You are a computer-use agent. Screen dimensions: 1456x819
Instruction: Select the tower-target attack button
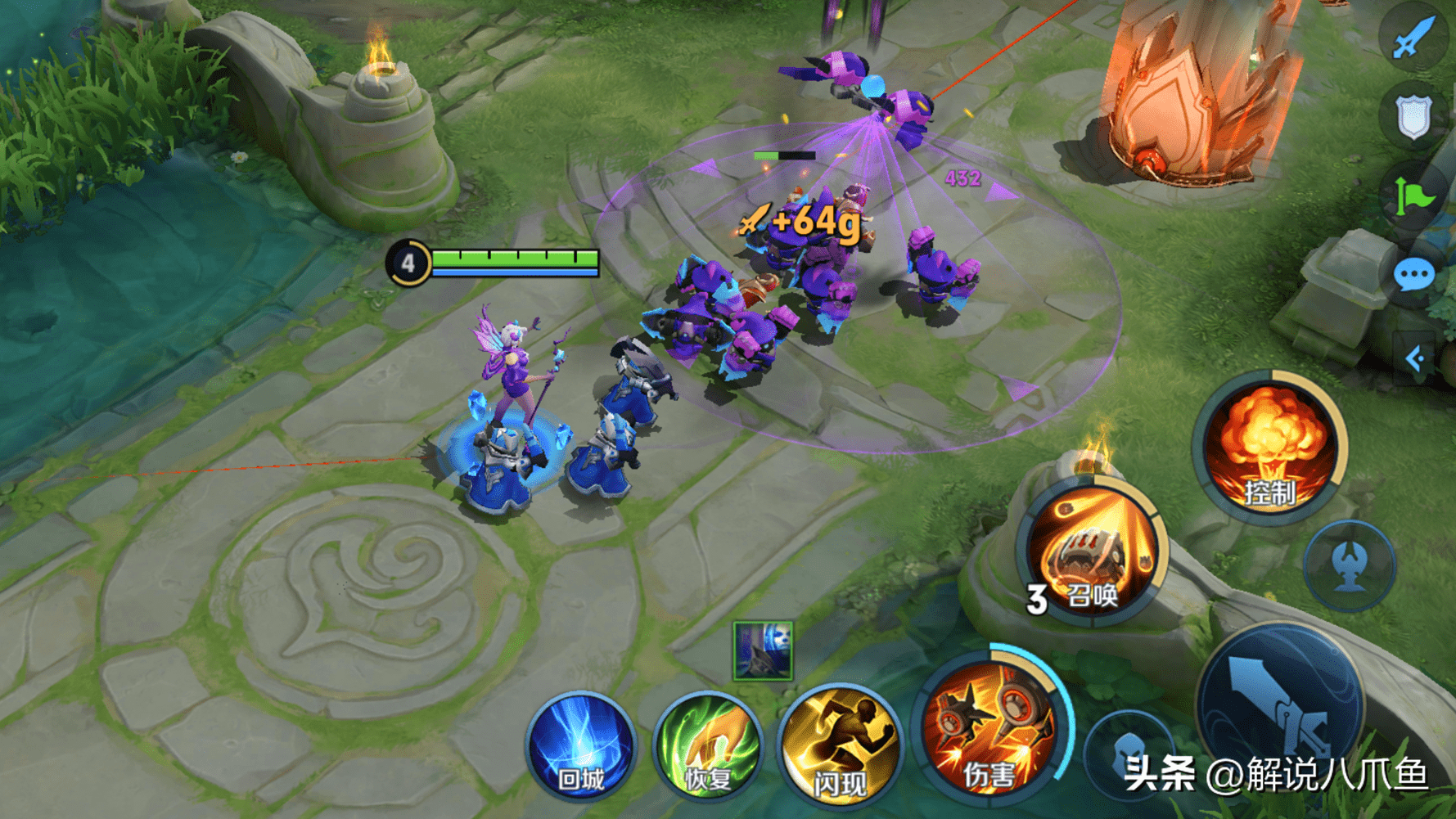1349,565
